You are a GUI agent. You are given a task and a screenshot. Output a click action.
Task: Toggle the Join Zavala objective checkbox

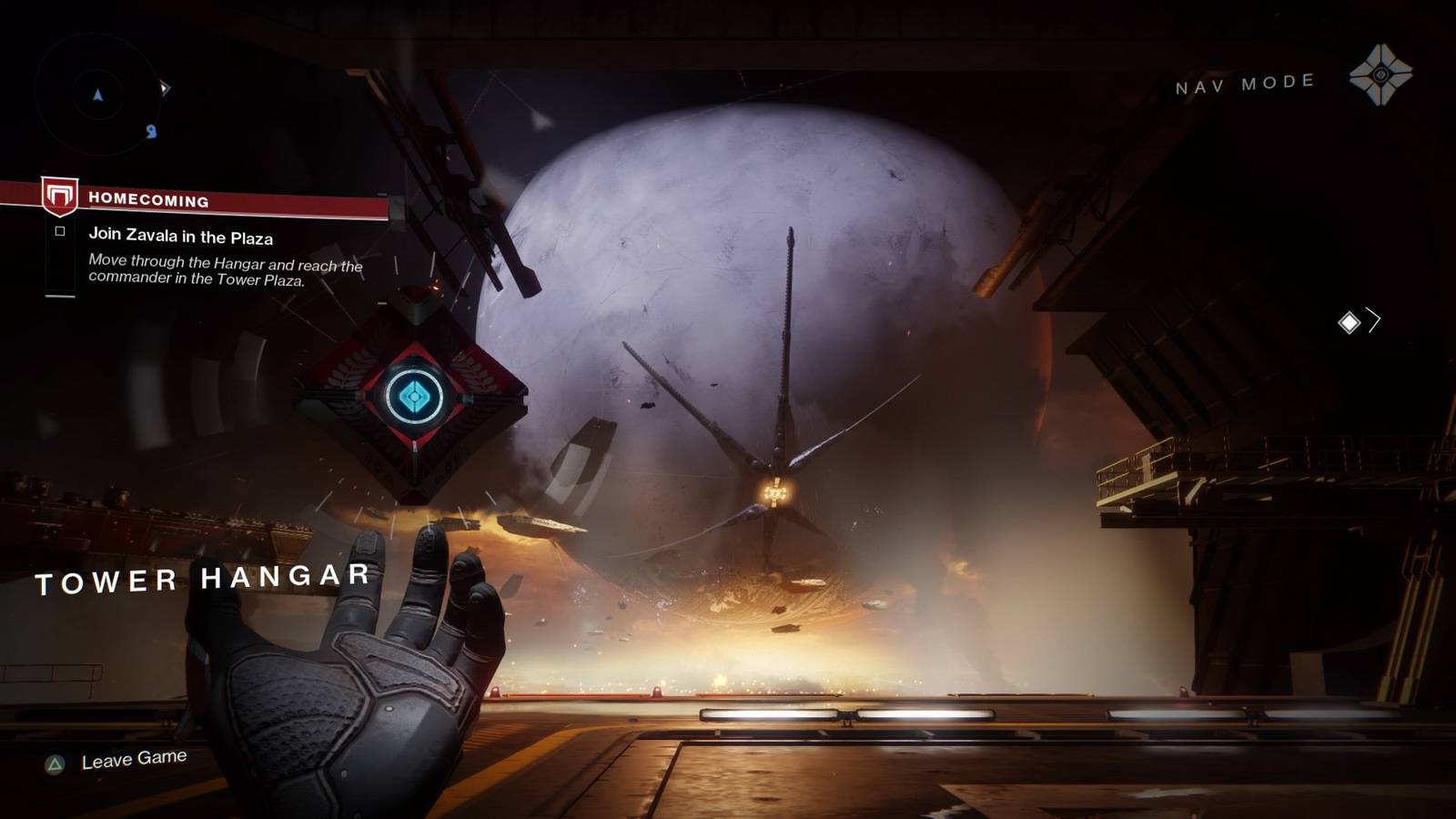pyautogui.click(x=60, y=231)
